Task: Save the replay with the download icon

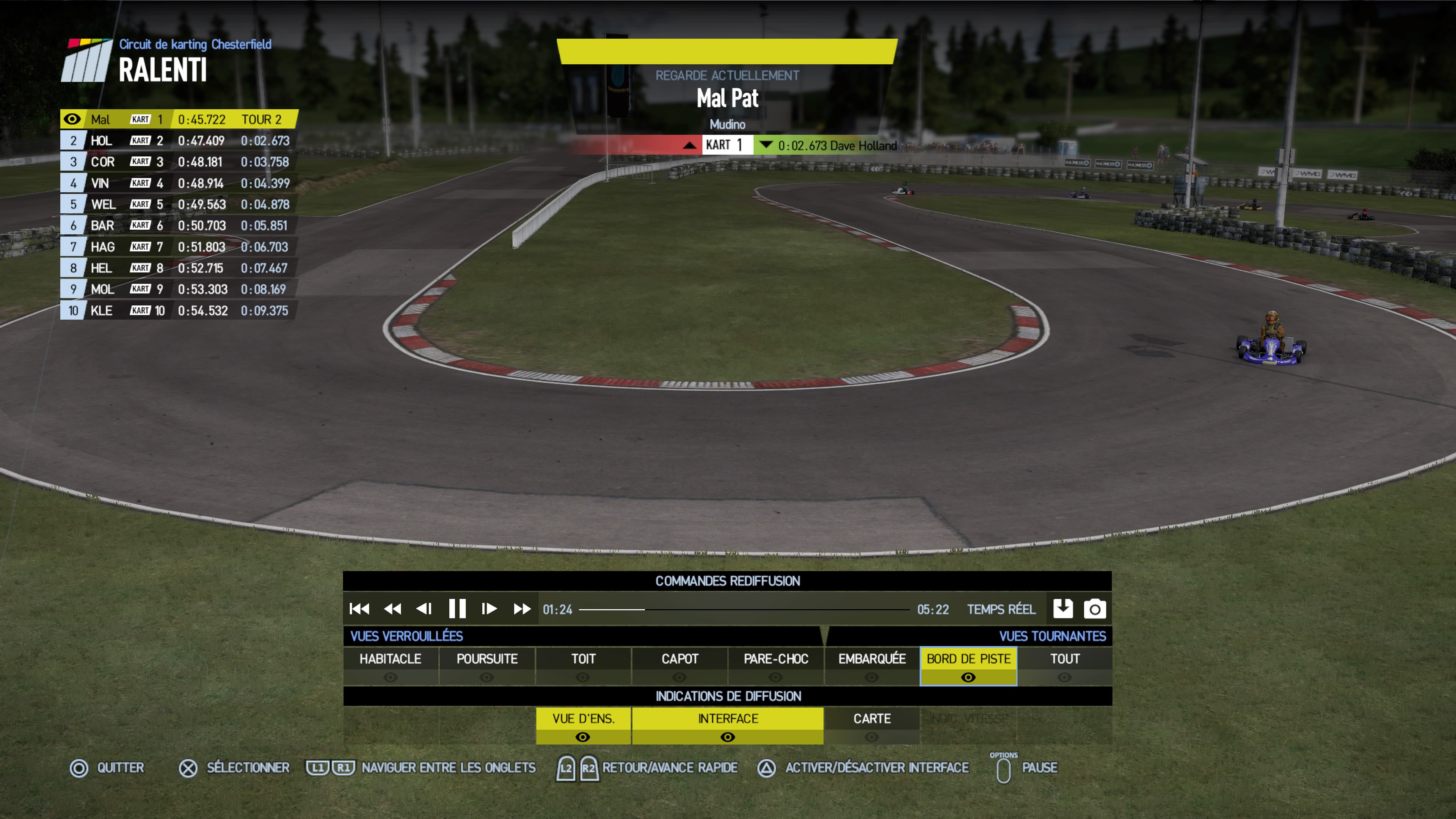Action: 1062,609
